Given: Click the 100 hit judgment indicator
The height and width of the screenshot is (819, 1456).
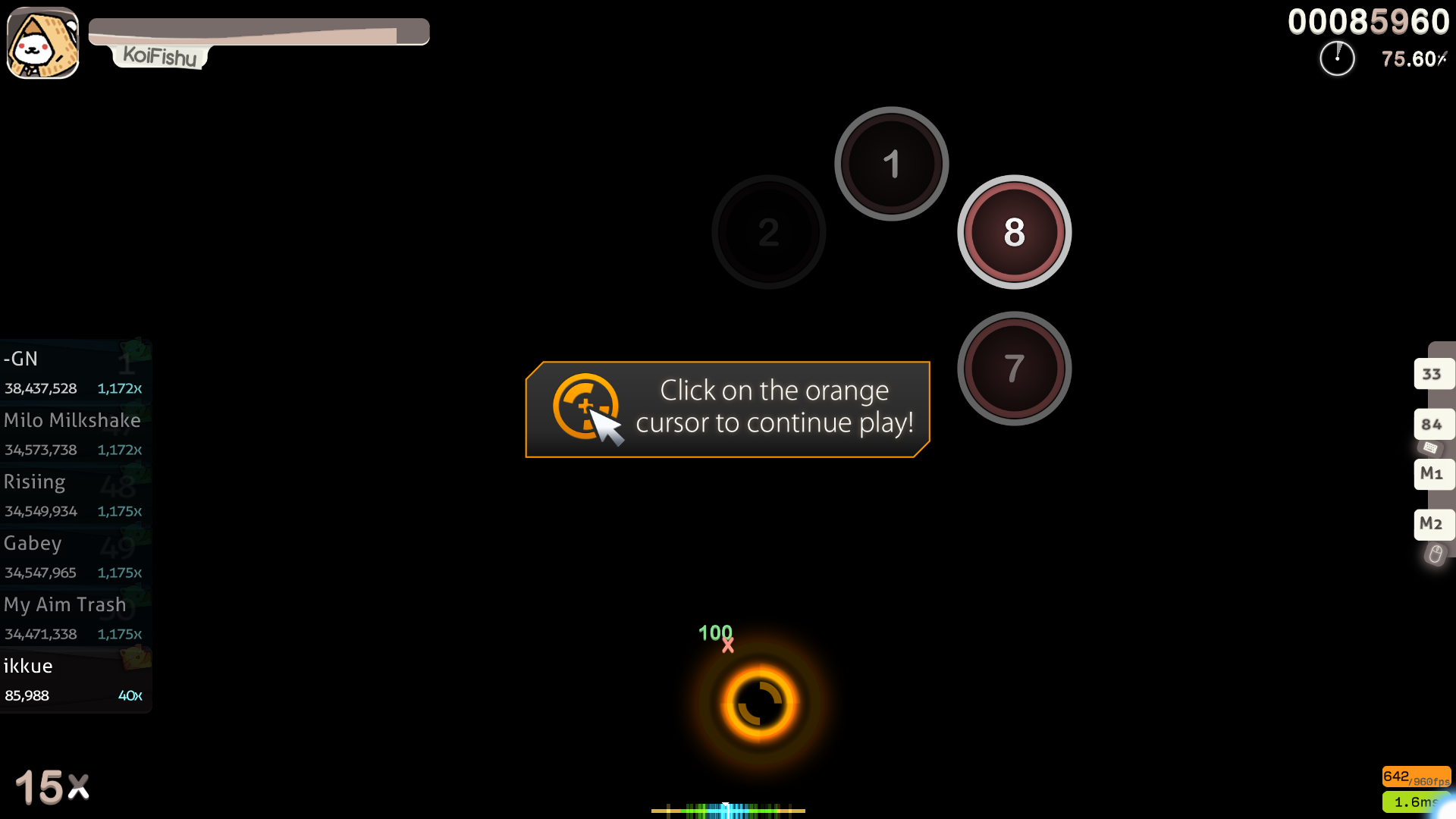Looking at the screenshot, I should (716, 632).
